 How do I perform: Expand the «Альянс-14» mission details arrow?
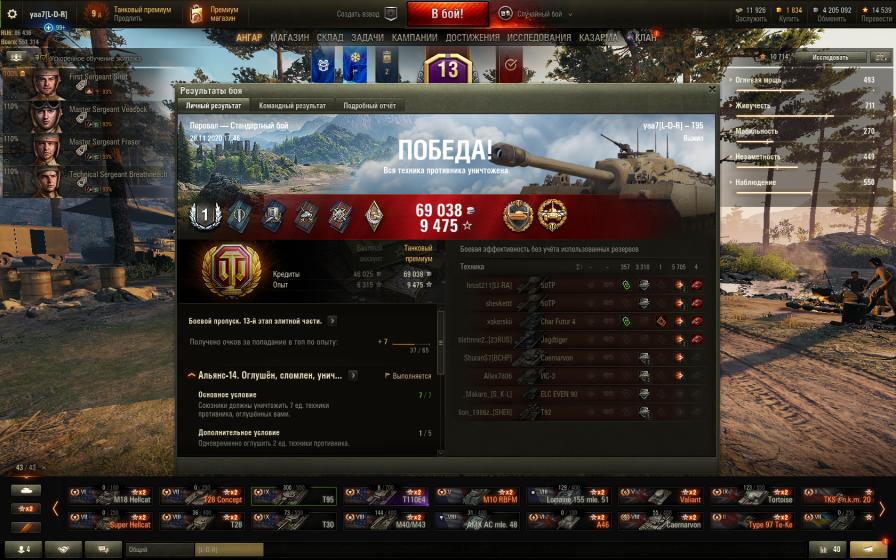(353, 375)
